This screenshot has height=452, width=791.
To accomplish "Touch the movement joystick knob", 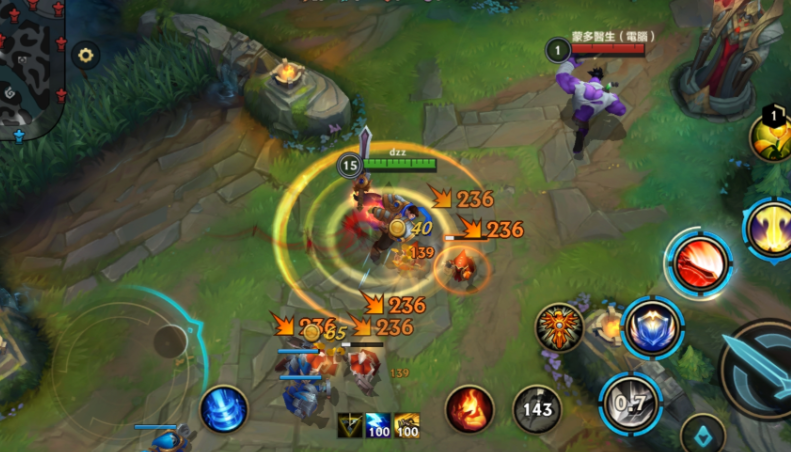I will (170, 342).
